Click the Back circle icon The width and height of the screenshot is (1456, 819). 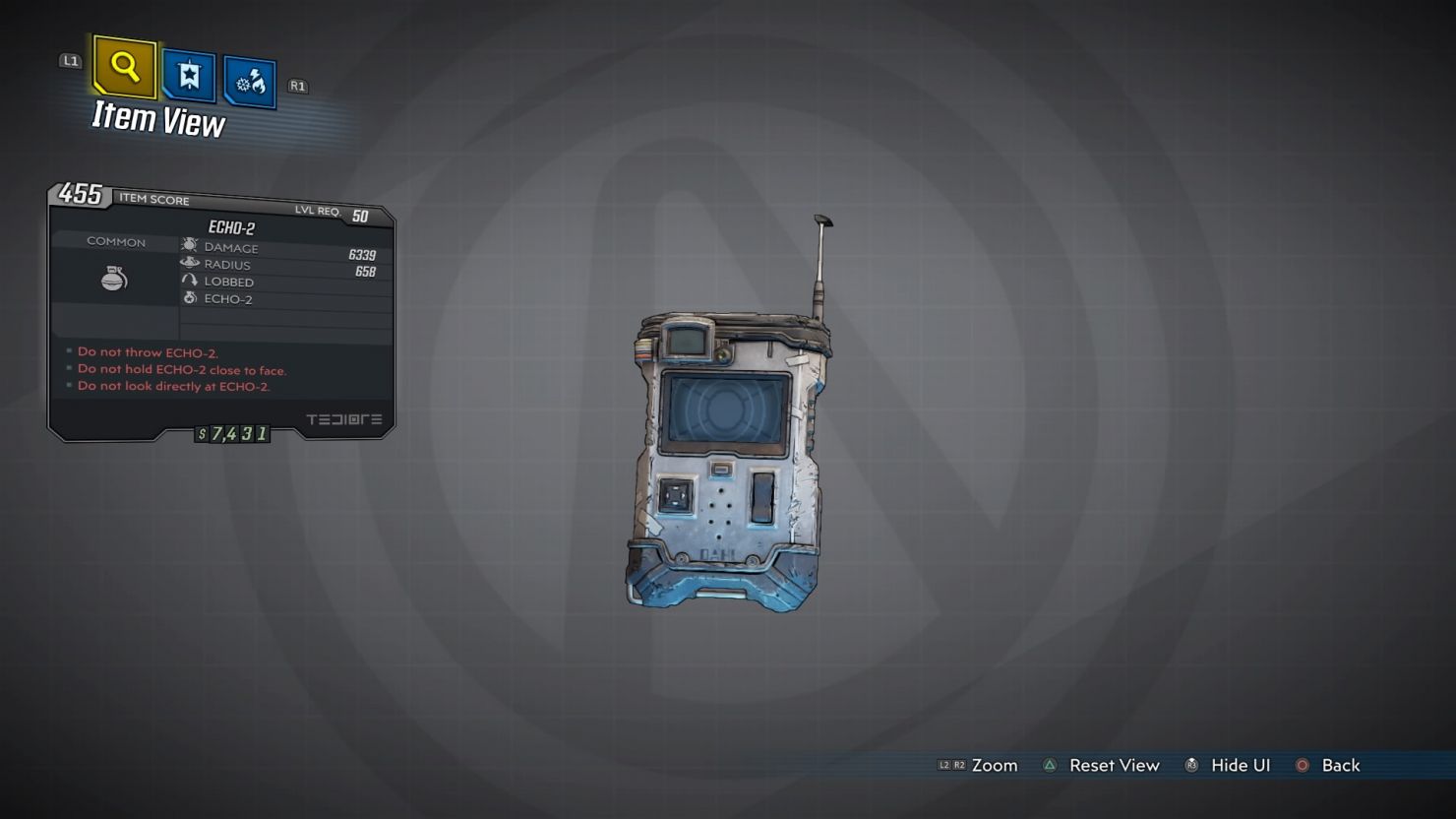click(x=1303, y=765)
